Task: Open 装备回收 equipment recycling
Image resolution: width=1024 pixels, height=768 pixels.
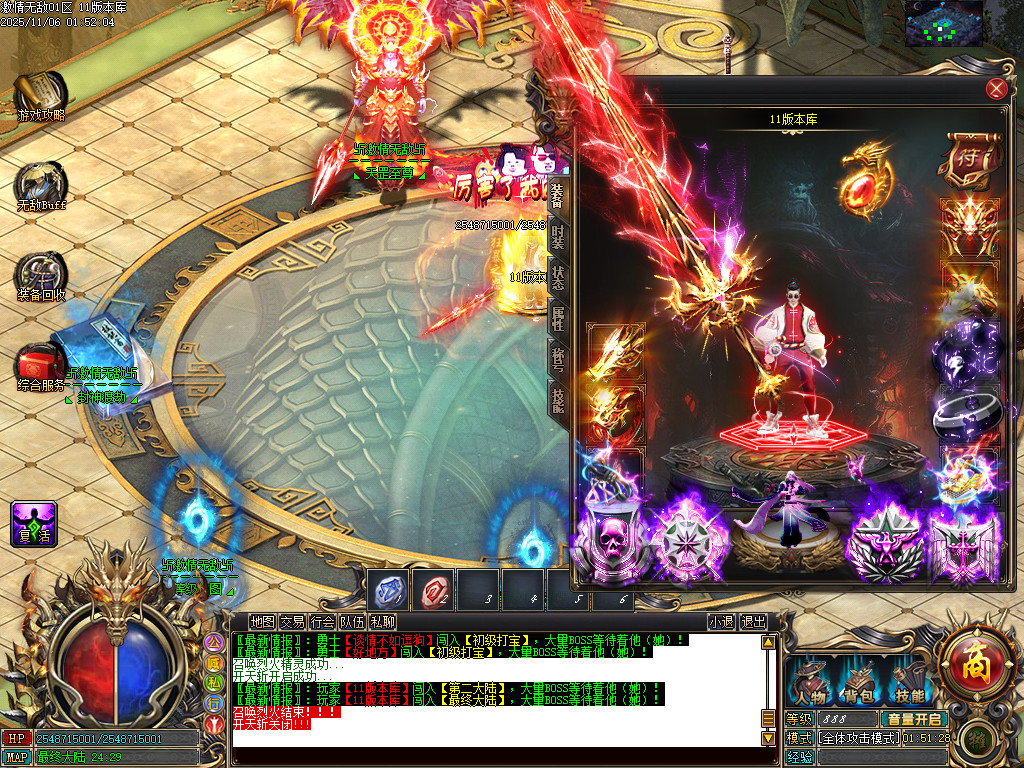Action: (x=41, y=275)
